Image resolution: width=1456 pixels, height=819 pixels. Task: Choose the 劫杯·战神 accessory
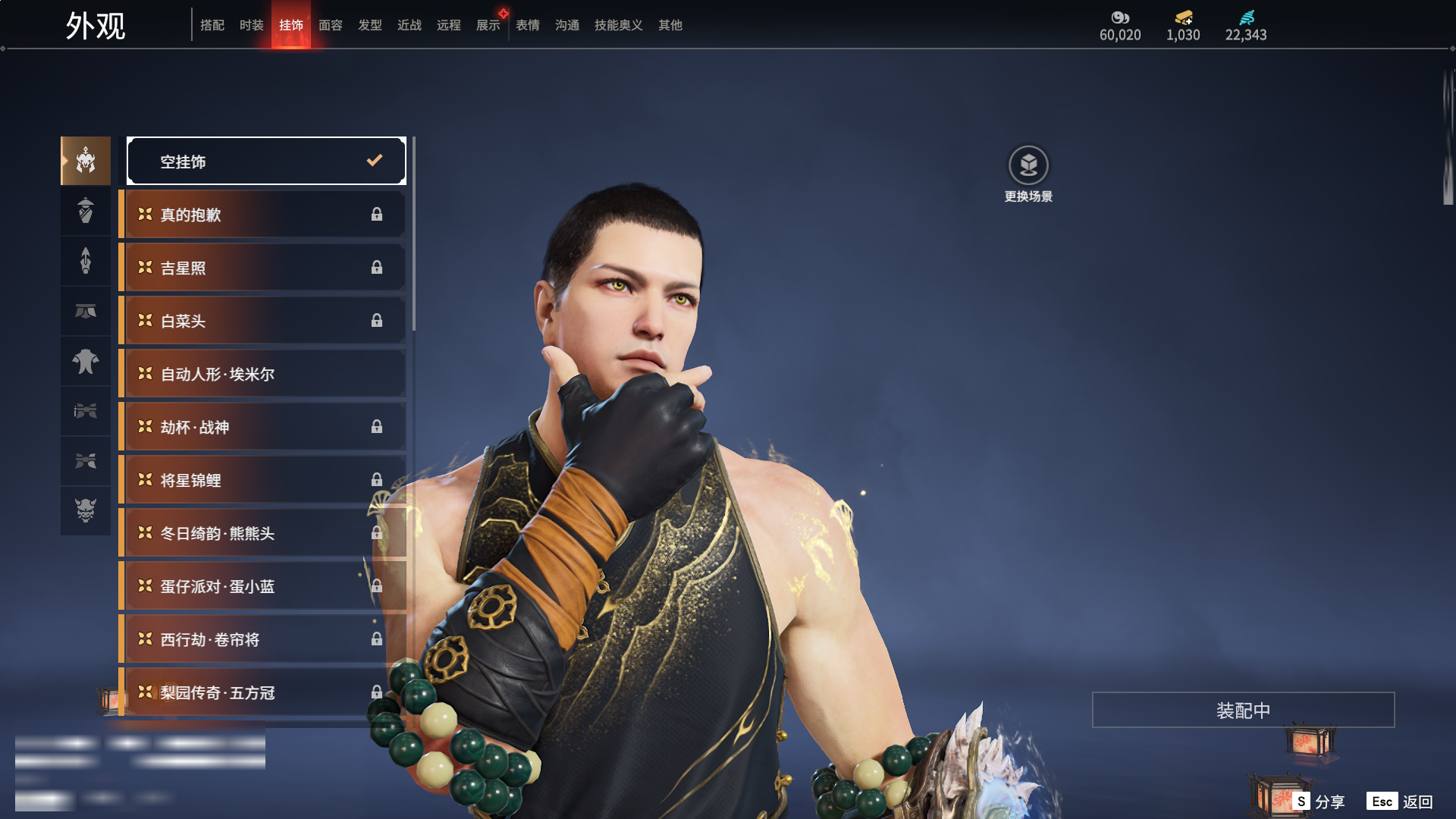(x=262, y=427)
